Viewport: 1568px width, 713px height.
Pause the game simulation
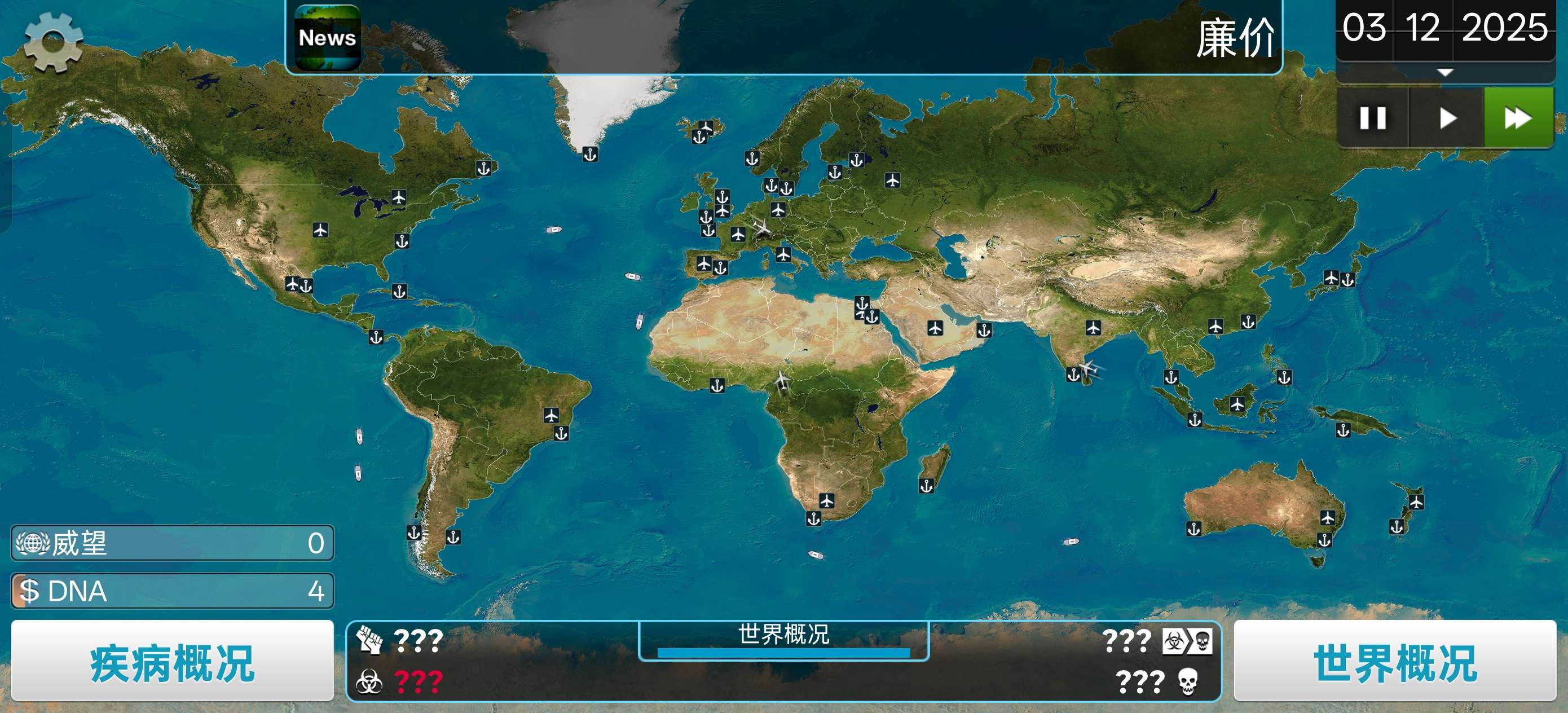pyautogui.click(x=1373, y=117)
